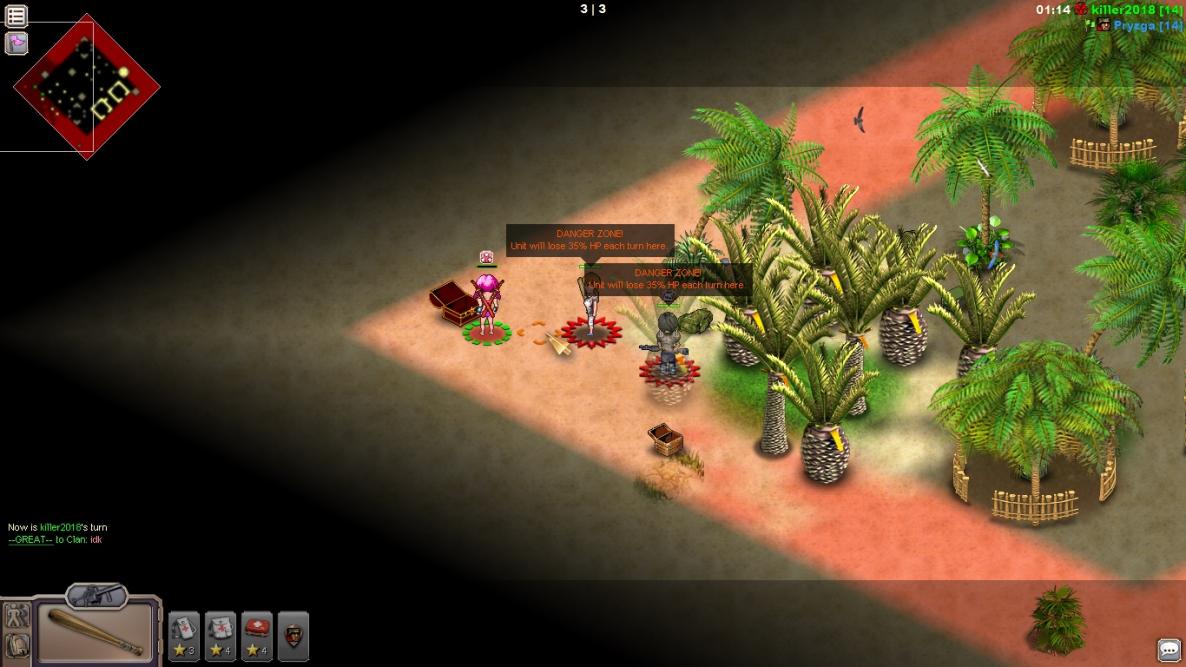Use the white first-aid bag item

click(x=221, y=634)
